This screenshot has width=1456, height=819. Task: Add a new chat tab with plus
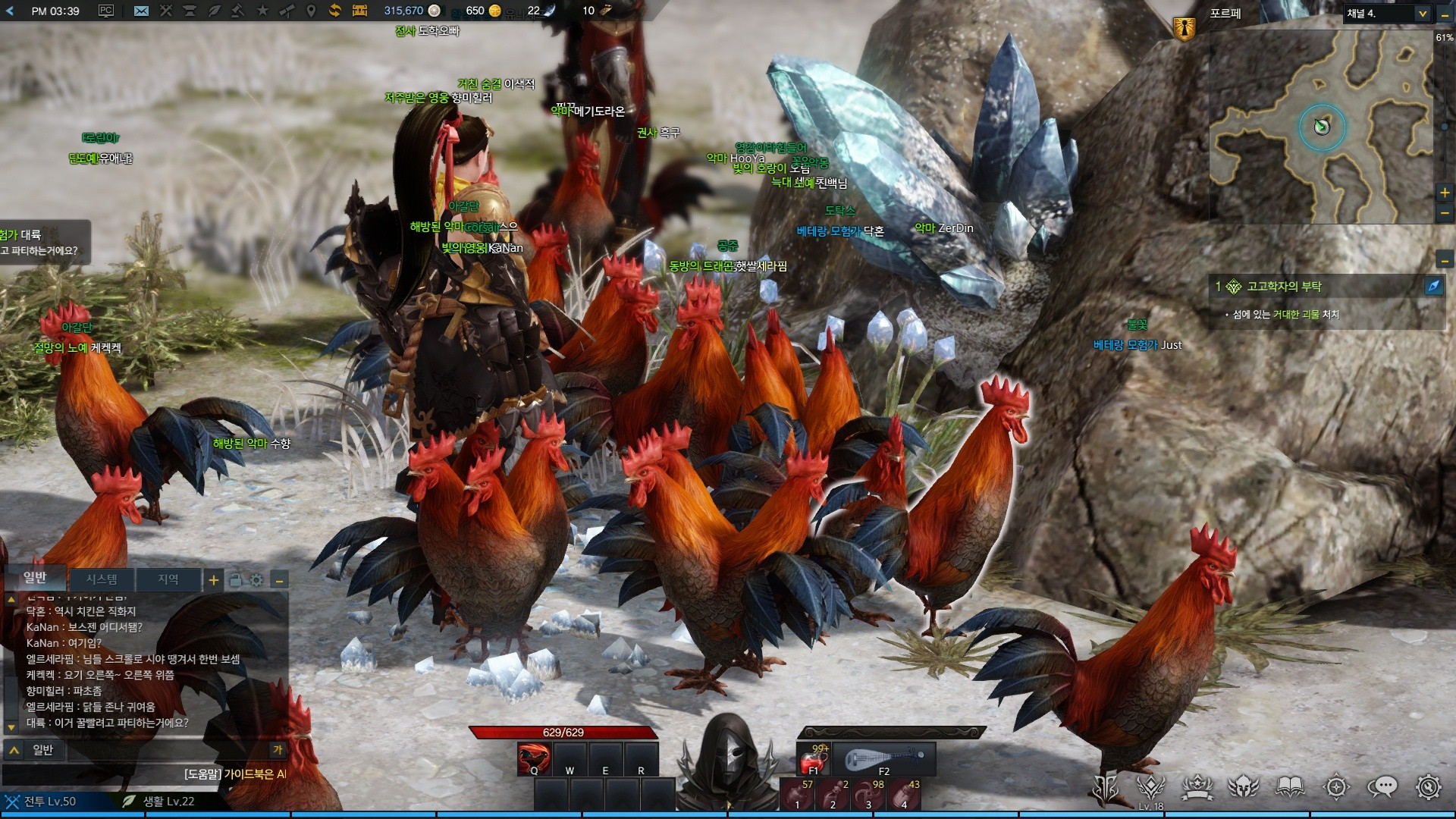[x=214, y=580]
